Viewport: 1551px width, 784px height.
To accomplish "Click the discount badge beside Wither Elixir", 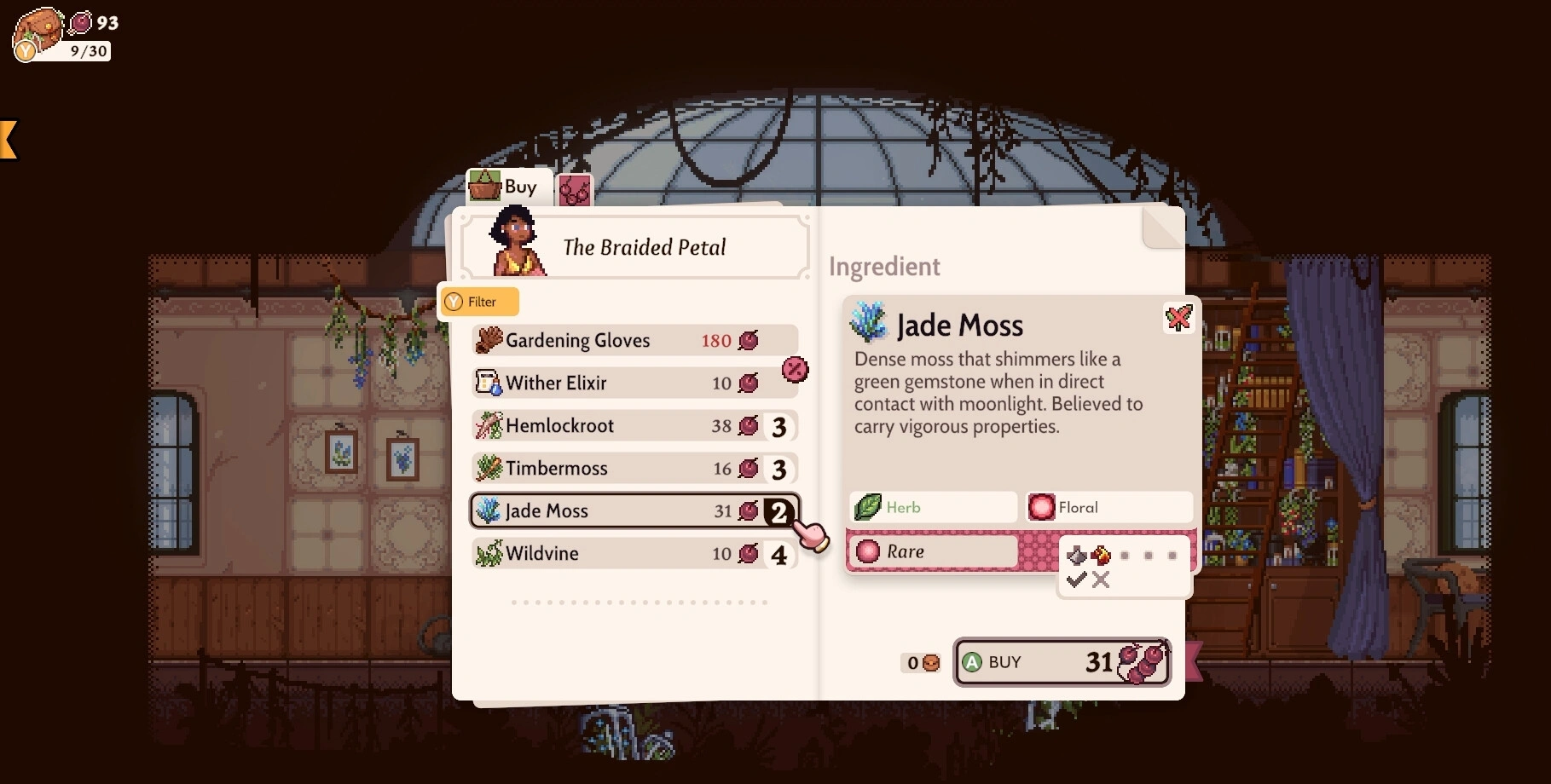I will click(795, 369).
